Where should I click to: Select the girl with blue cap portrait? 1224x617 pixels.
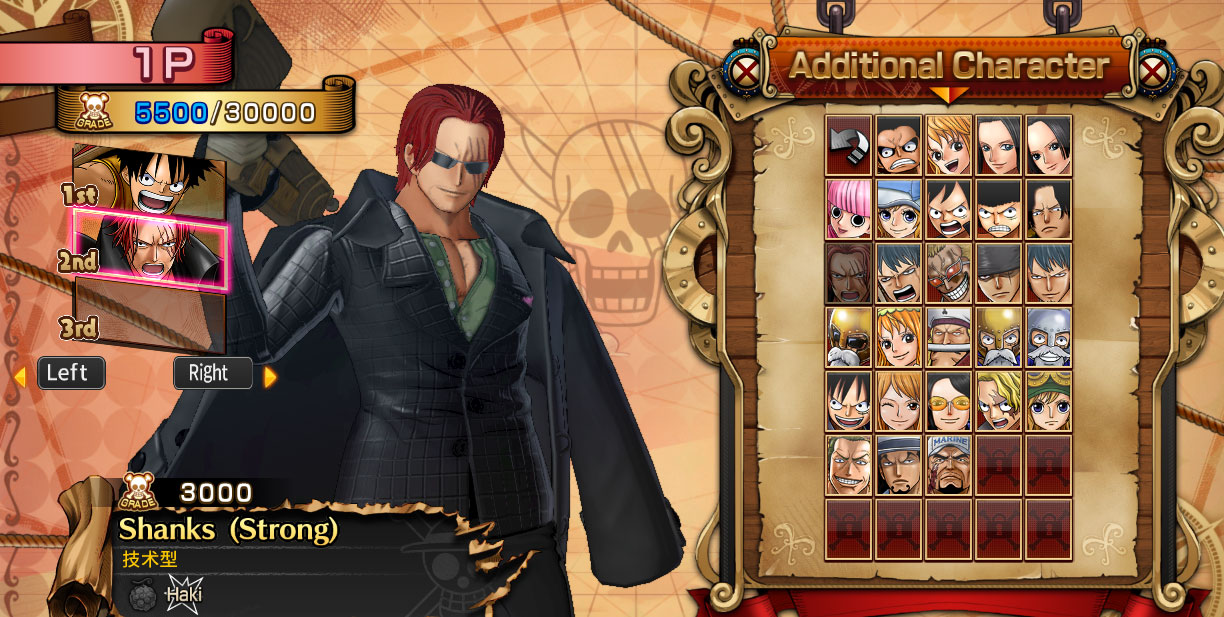pyautogui.click(x=898, y=210)
